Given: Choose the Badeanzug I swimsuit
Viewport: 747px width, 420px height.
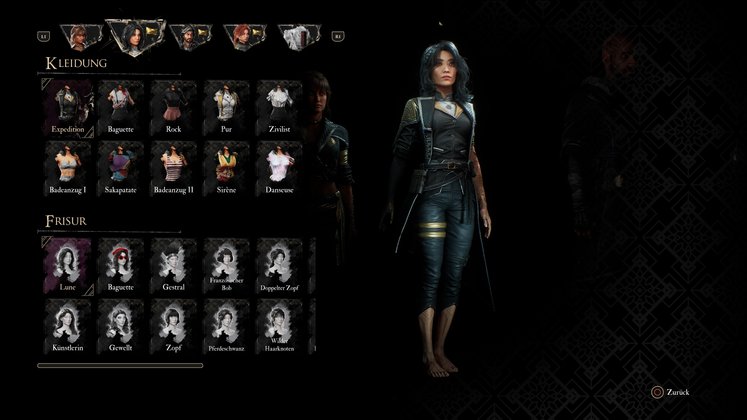Looking at the screenshot, I should point(68,166).
